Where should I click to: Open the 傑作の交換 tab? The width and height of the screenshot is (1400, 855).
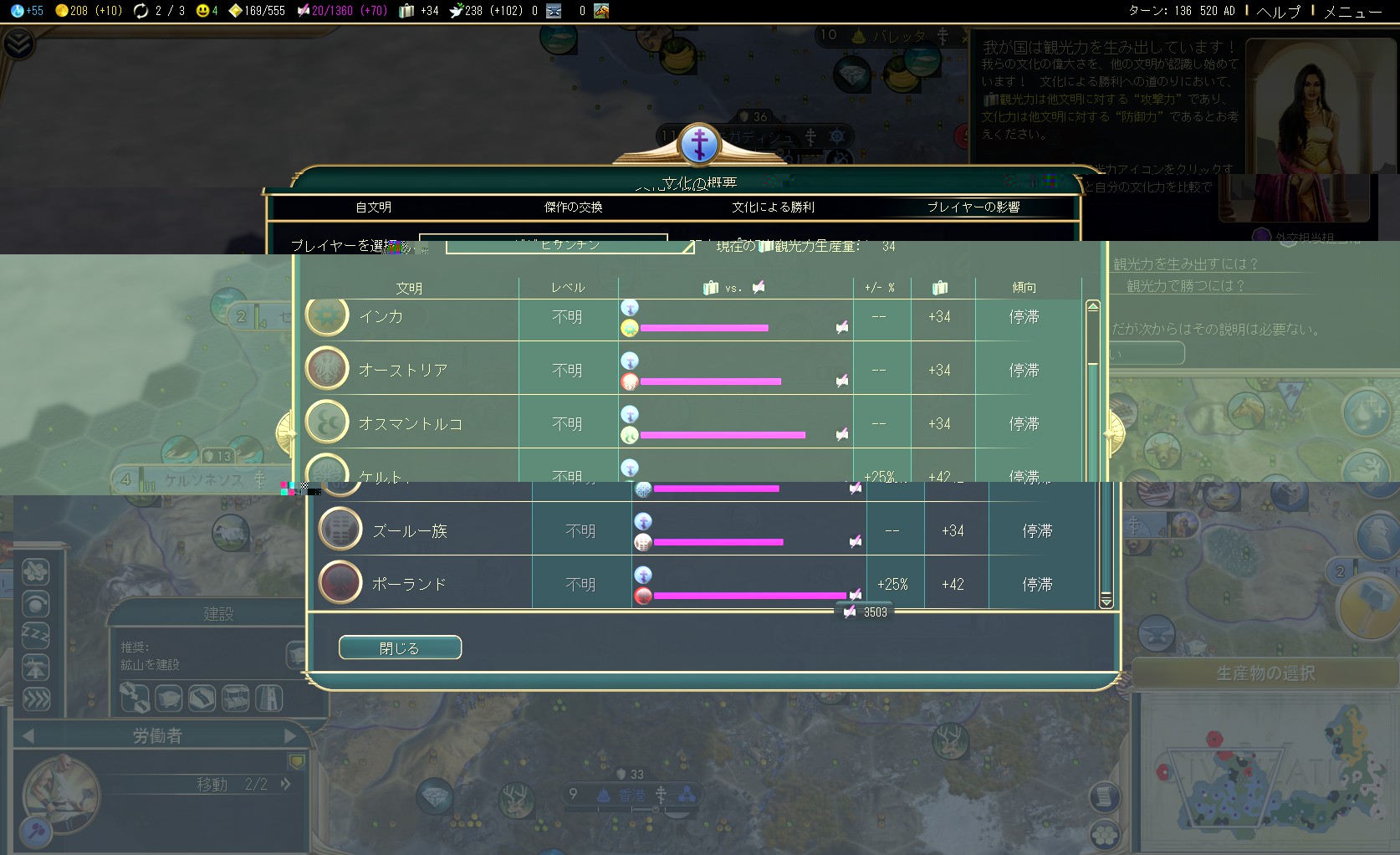573,207
